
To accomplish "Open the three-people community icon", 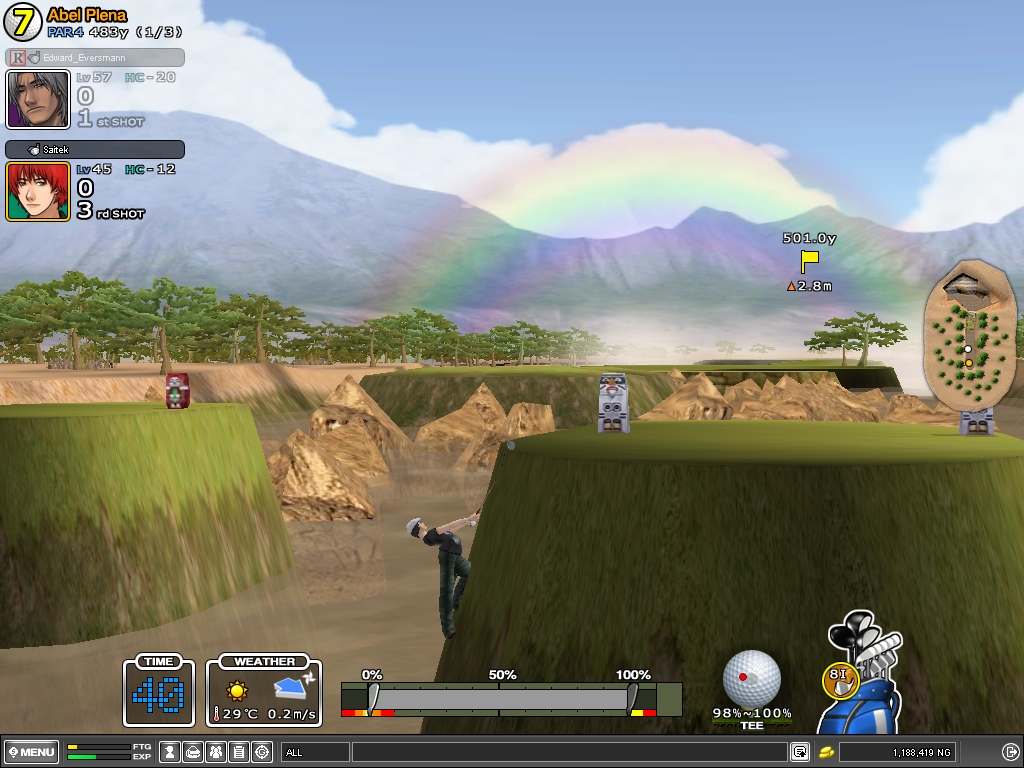I will coord(216,752).
